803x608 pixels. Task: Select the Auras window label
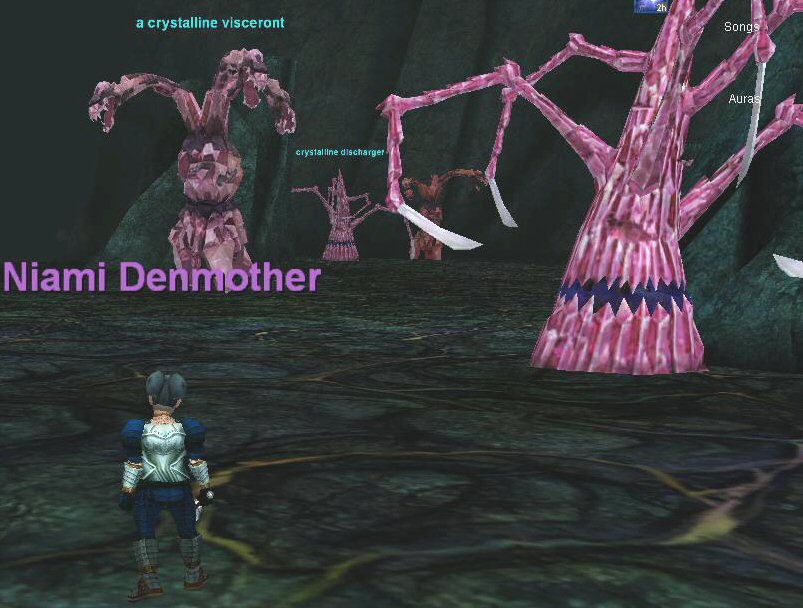[x=743, y=99]
